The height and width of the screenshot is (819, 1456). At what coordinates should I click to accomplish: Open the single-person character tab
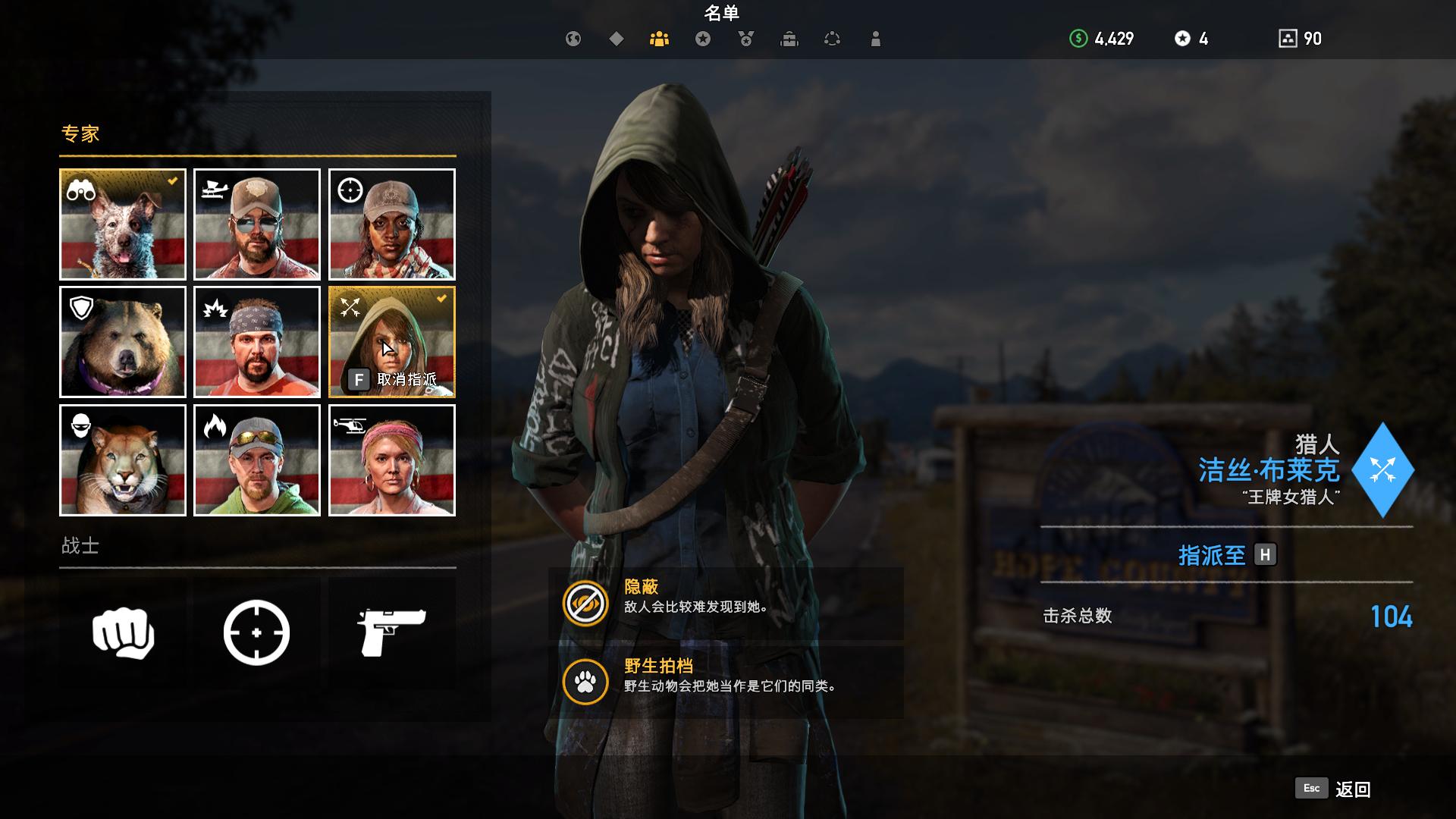(876, 39)
